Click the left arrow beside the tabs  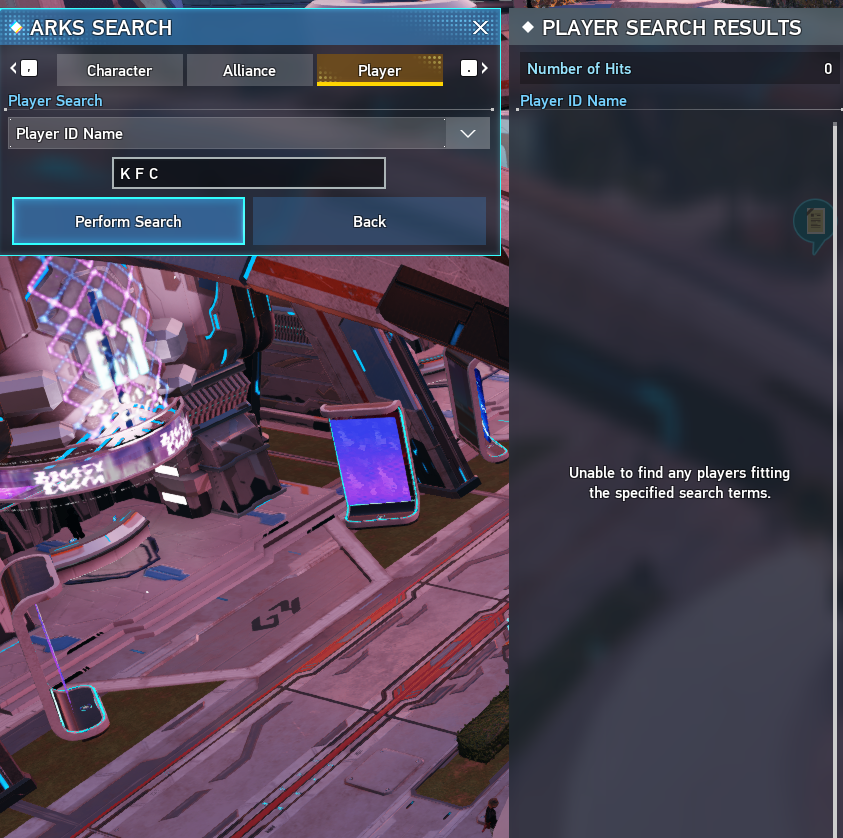(14, 69)
